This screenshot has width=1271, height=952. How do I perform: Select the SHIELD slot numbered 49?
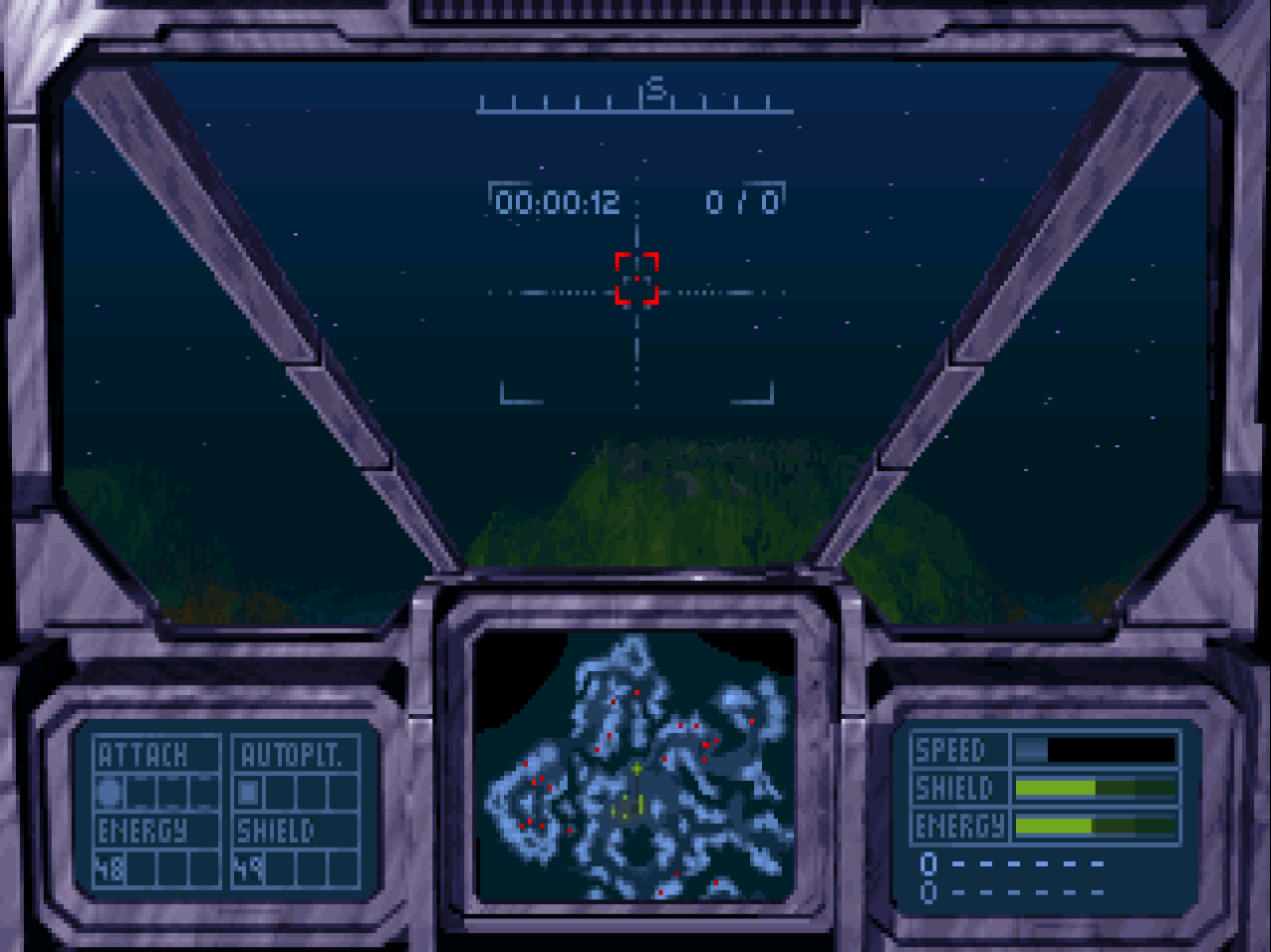point(248,869)
